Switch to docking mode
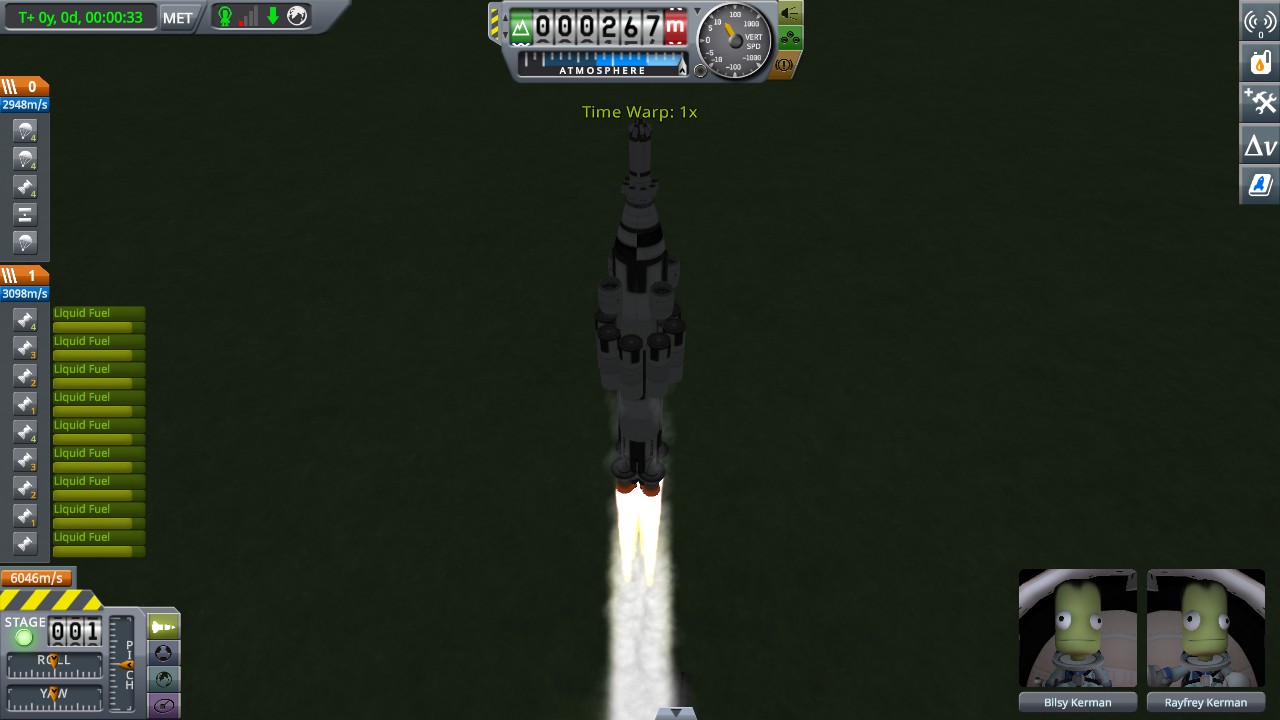This screenshot has width=1280, height=720. click(162, 653)
